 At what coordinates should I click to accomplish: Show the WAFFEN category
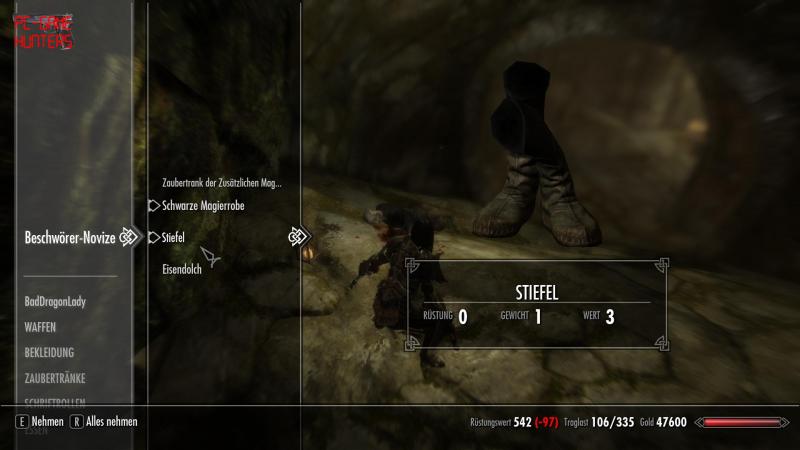(x=41, y=327)
